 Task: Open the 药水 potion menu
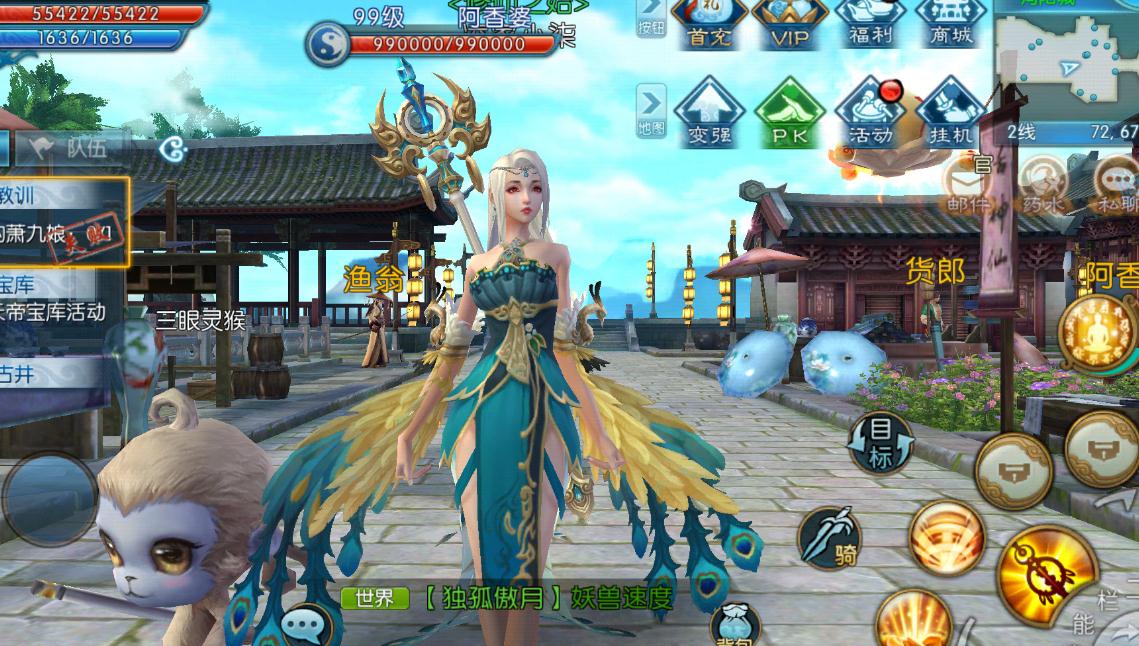1043,186
